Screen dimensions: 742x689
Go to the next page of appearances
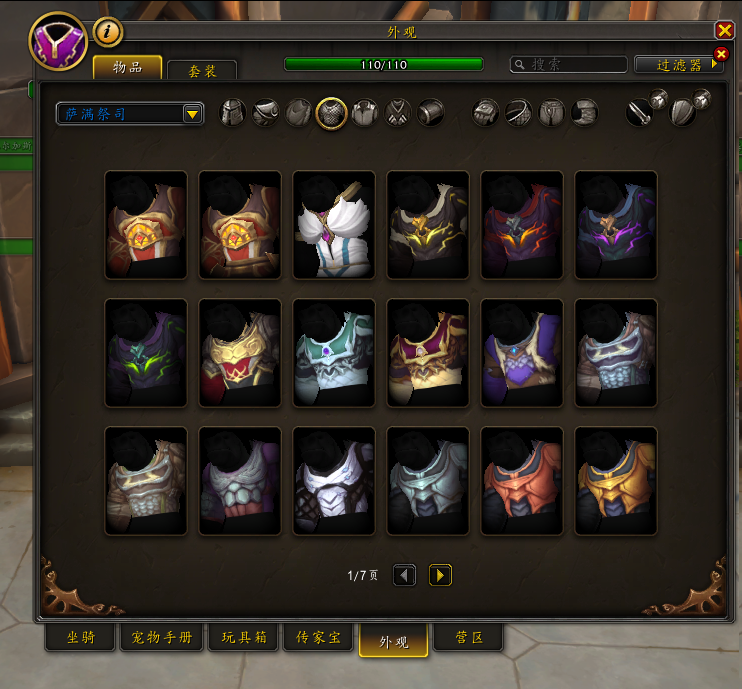[440, 575]
